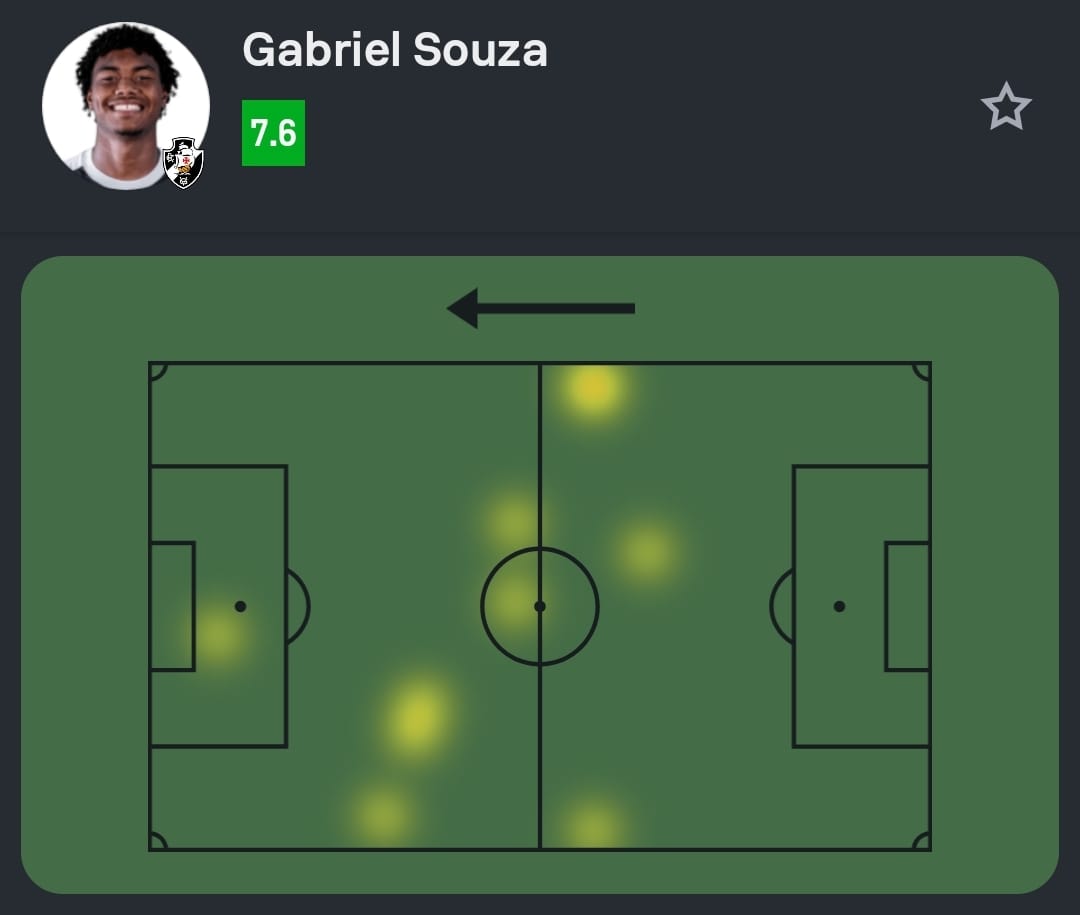Open Gabriel Souza's profile photo
Screen dimensions: 1080x915
(x=122, y=102)
